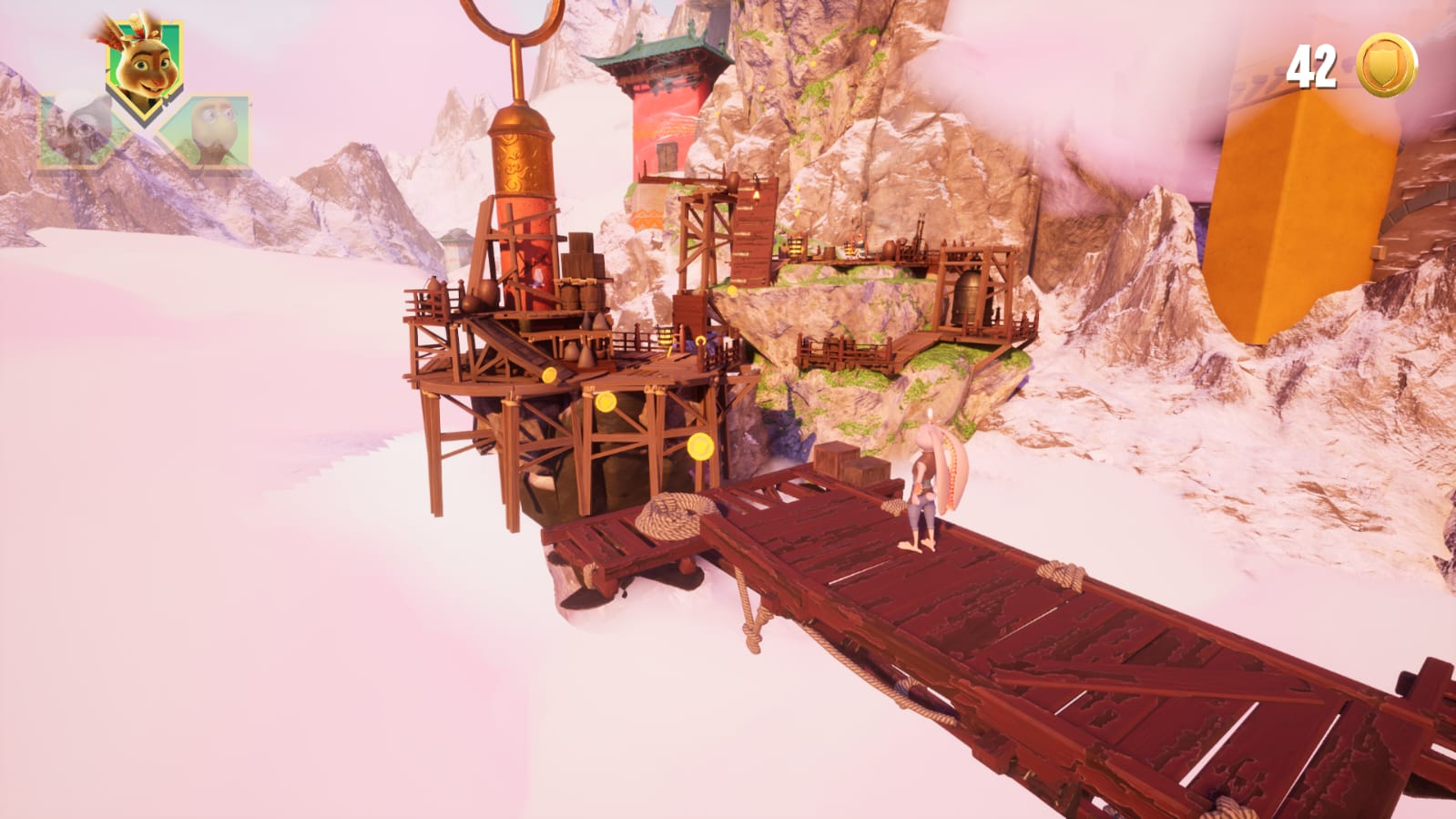This screenshot has width=1456, height=819.
Task: Click the gold shield coin icon
Action: pos(1385,65)
